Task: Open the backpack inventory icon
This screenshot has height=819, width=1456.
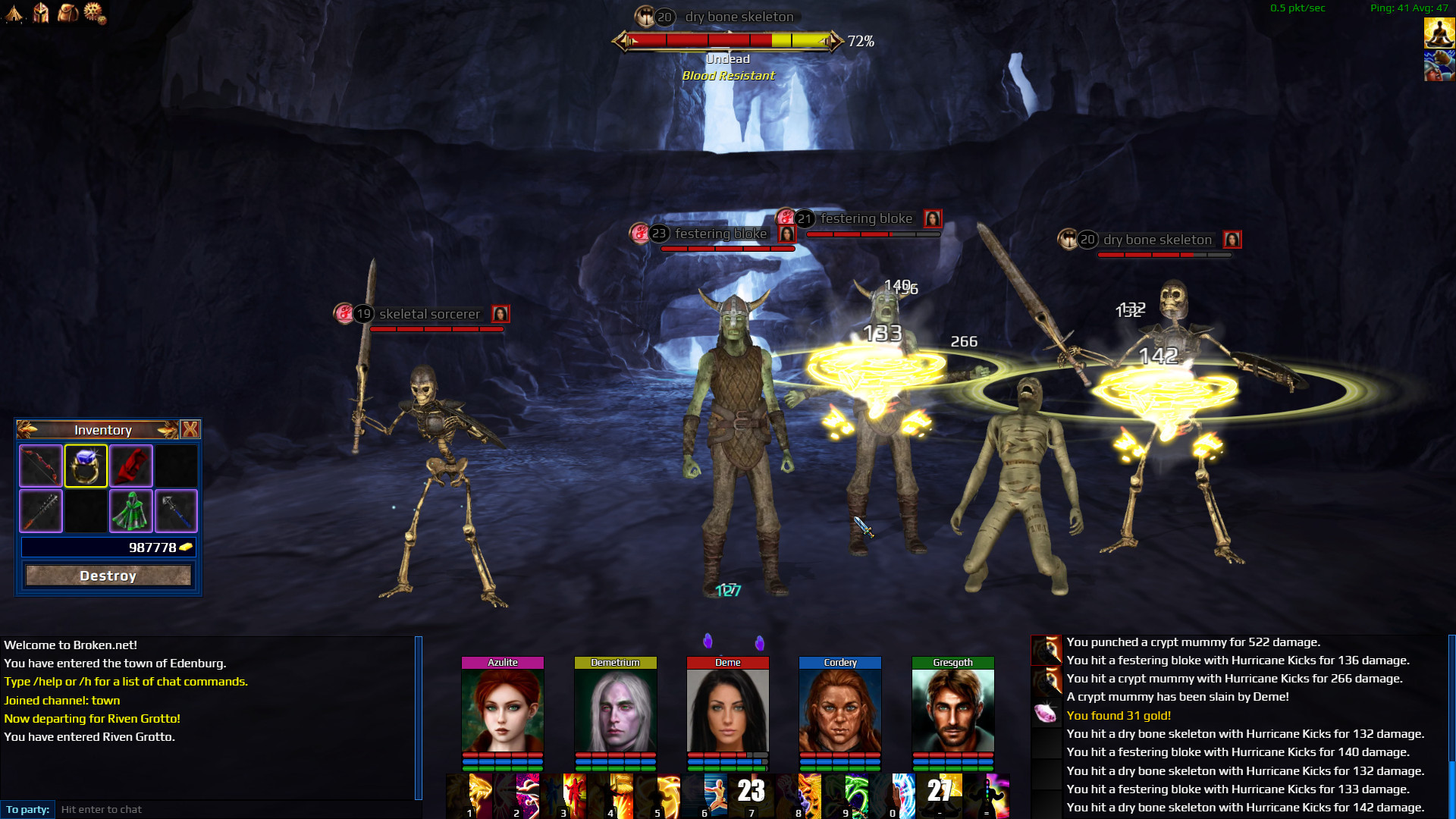Action: coord(67,12)
